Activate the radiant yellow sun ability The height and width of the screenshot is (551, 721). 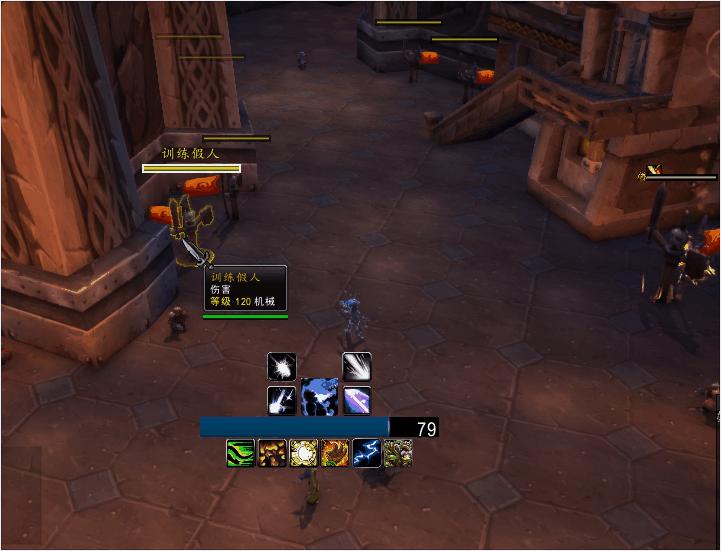coord(303,454)
